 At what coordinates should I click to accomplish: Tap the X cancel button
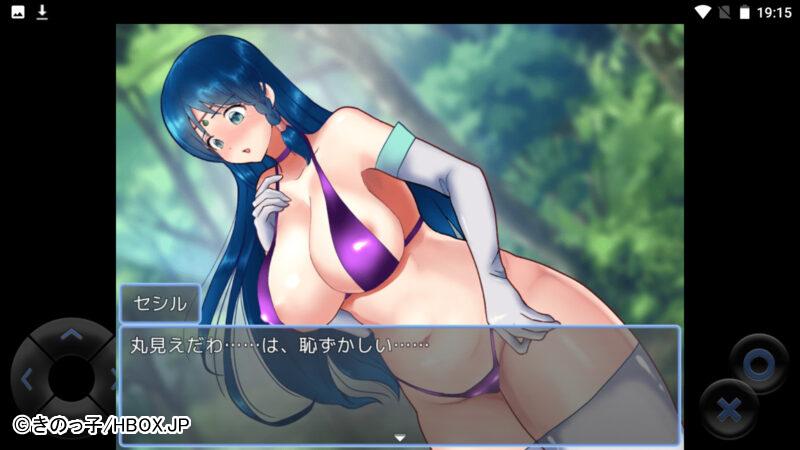[729, 409]
